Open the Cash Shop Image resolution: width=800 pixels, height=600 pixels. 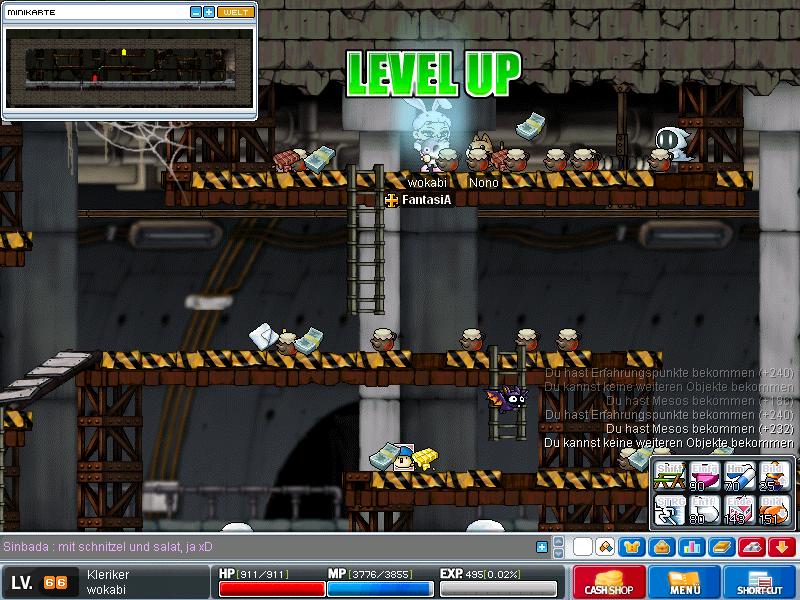click(607, 583)
